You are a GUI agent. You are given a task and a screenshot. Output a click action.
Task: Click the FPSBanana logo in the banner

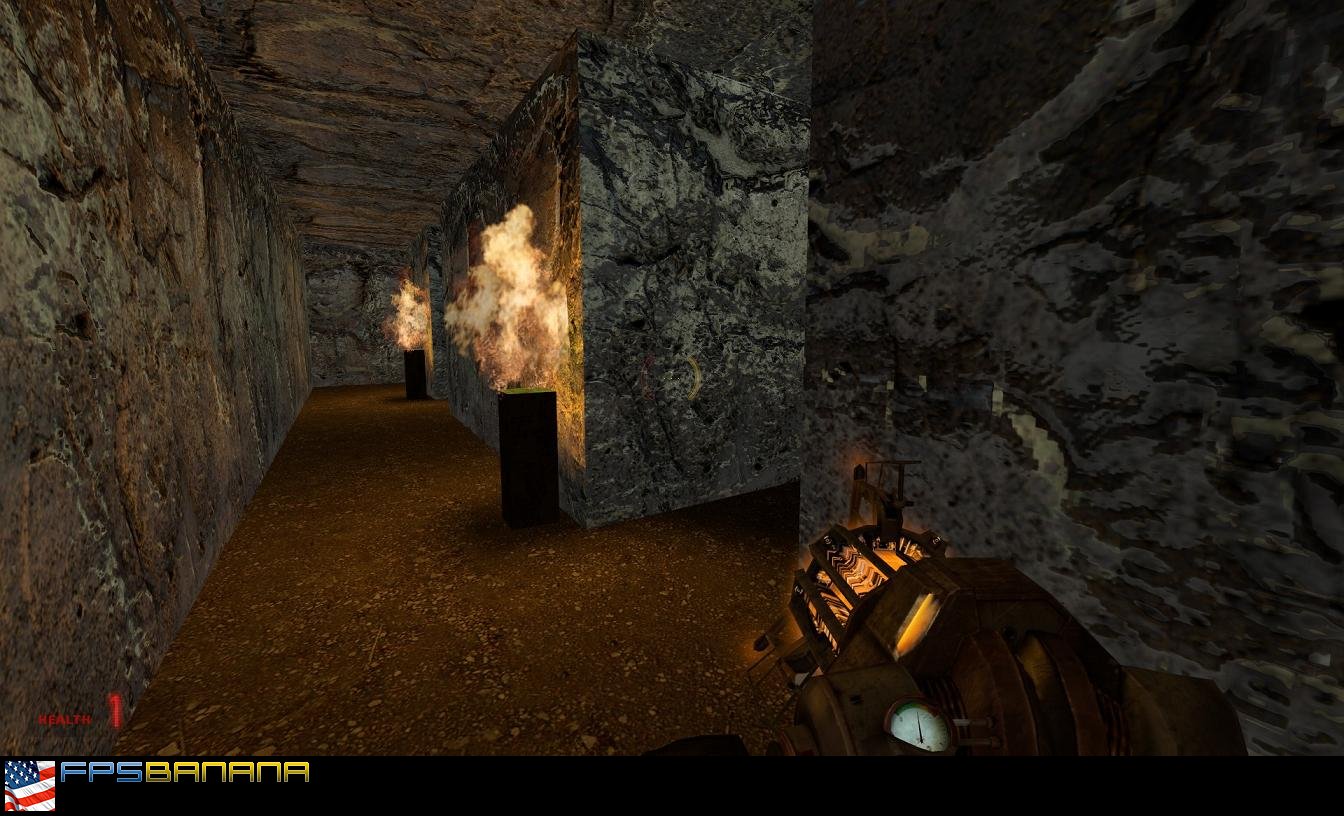[185, 772]
